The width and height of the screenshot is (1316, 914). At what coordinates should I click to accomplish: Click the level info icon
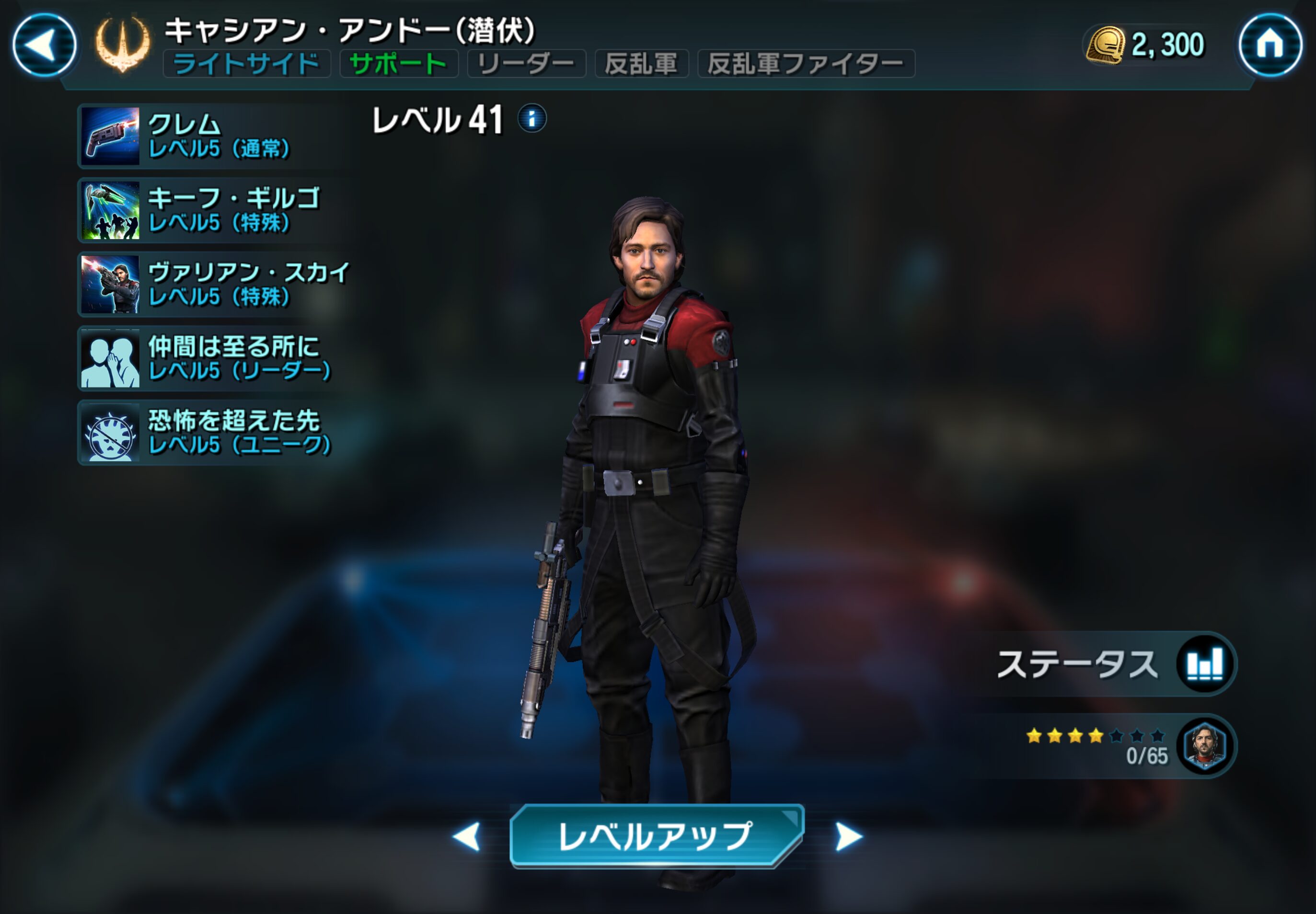531,119
